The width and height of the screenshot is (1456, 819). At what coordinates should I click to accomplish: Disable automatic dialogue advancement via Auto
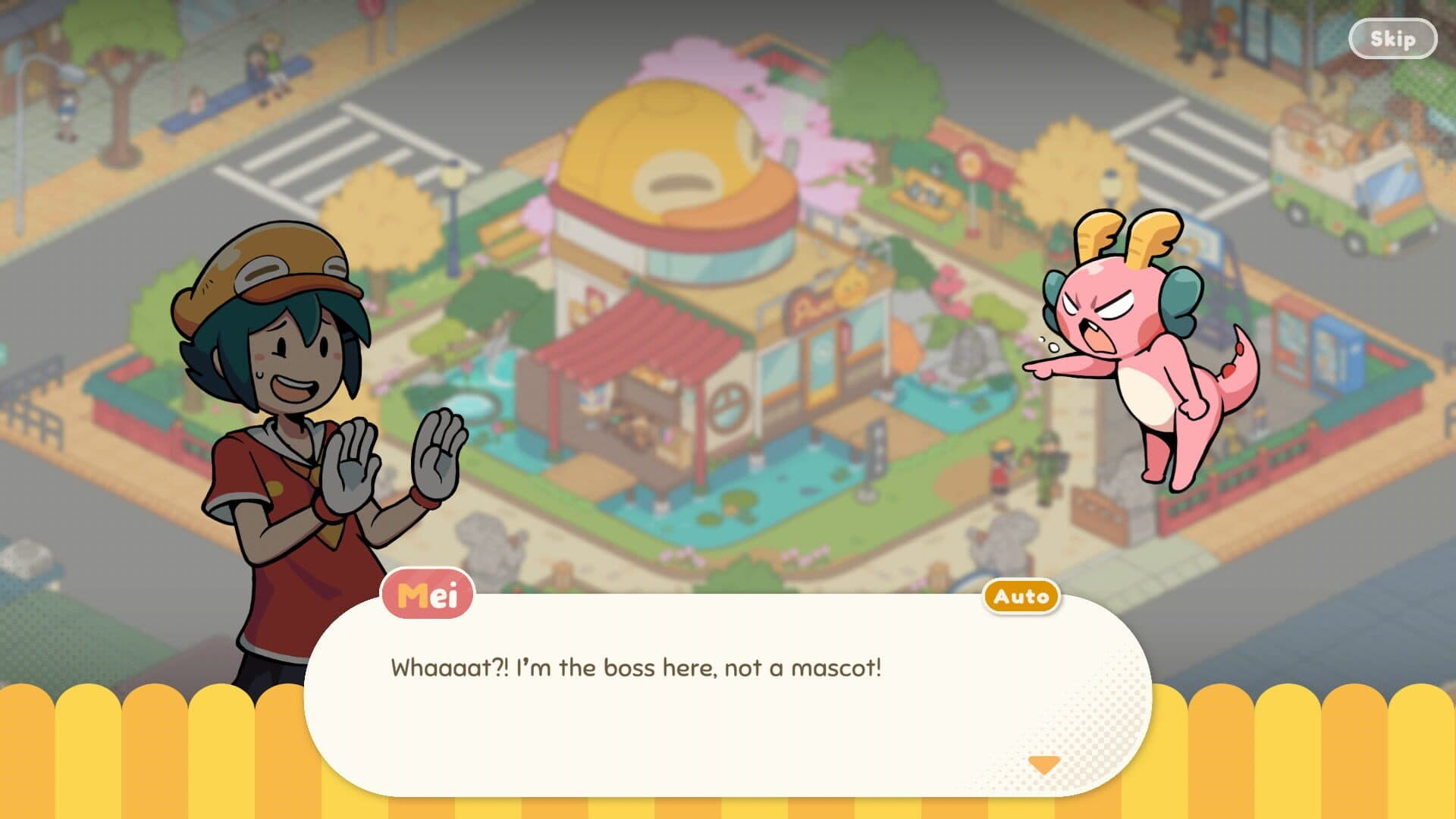click(x=1022, y=597)
